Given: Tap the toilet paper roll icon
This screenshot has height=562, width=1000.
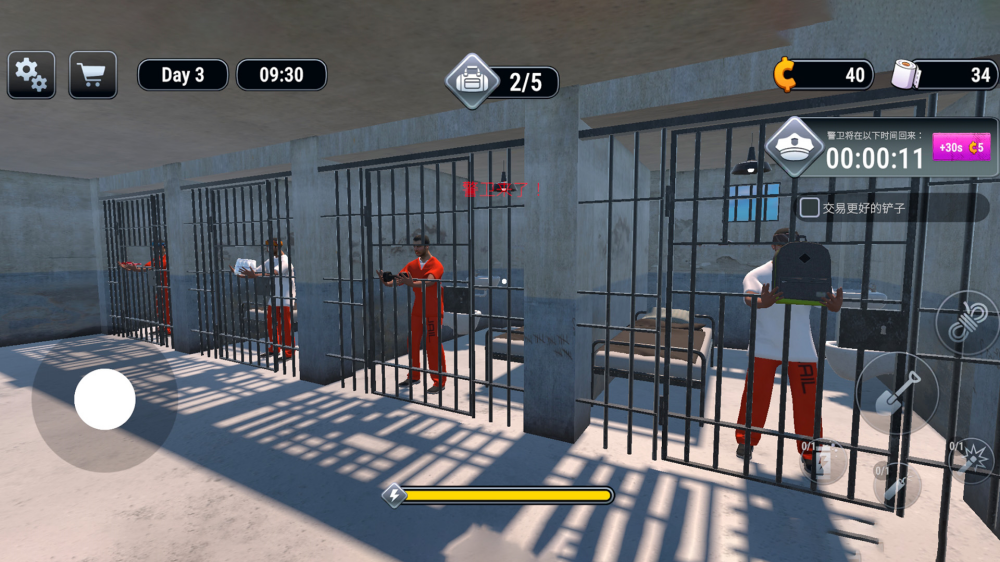Looking at the screenshot, I should (906, 74).
